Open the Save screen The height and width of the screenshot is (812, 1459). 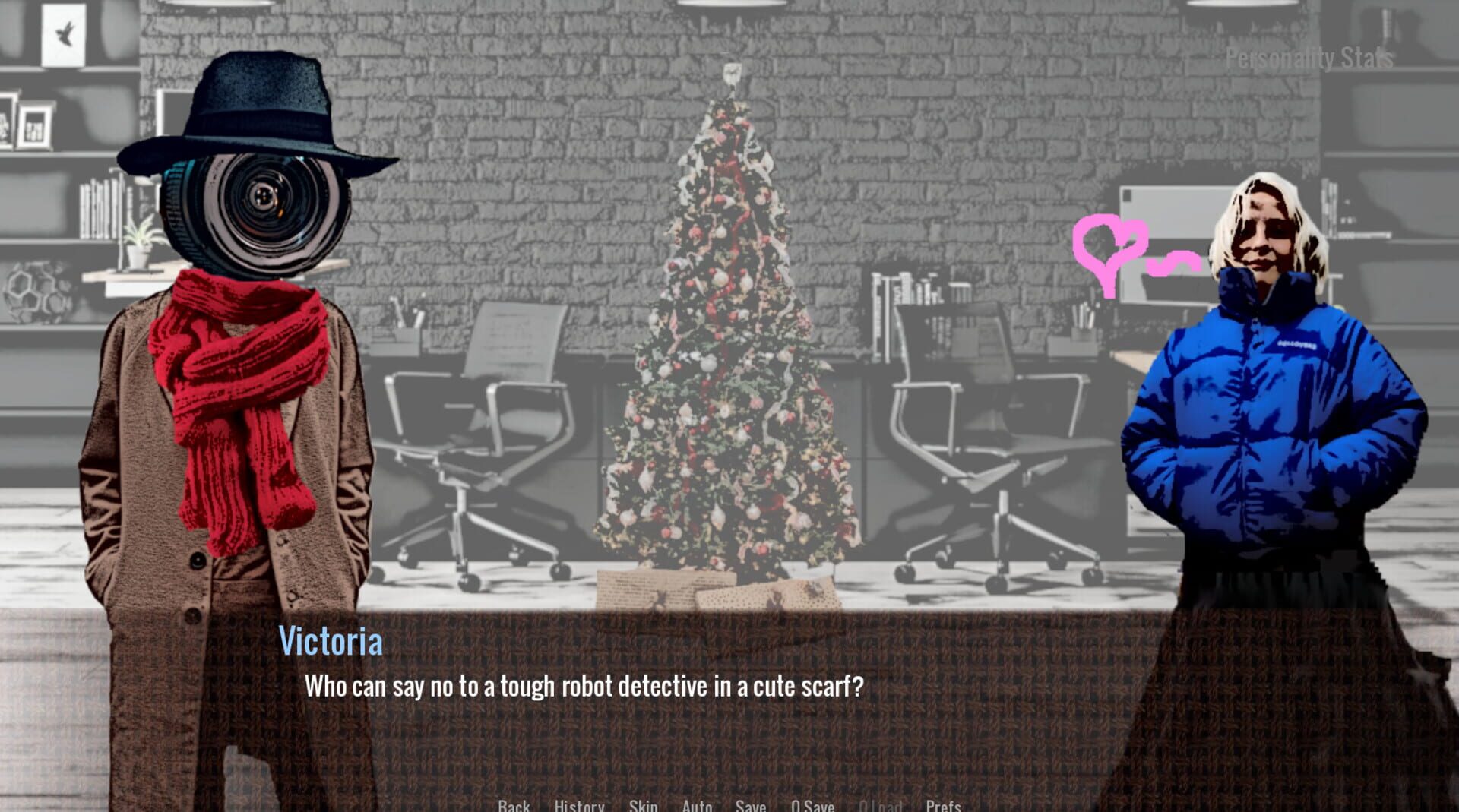point(750,807)
